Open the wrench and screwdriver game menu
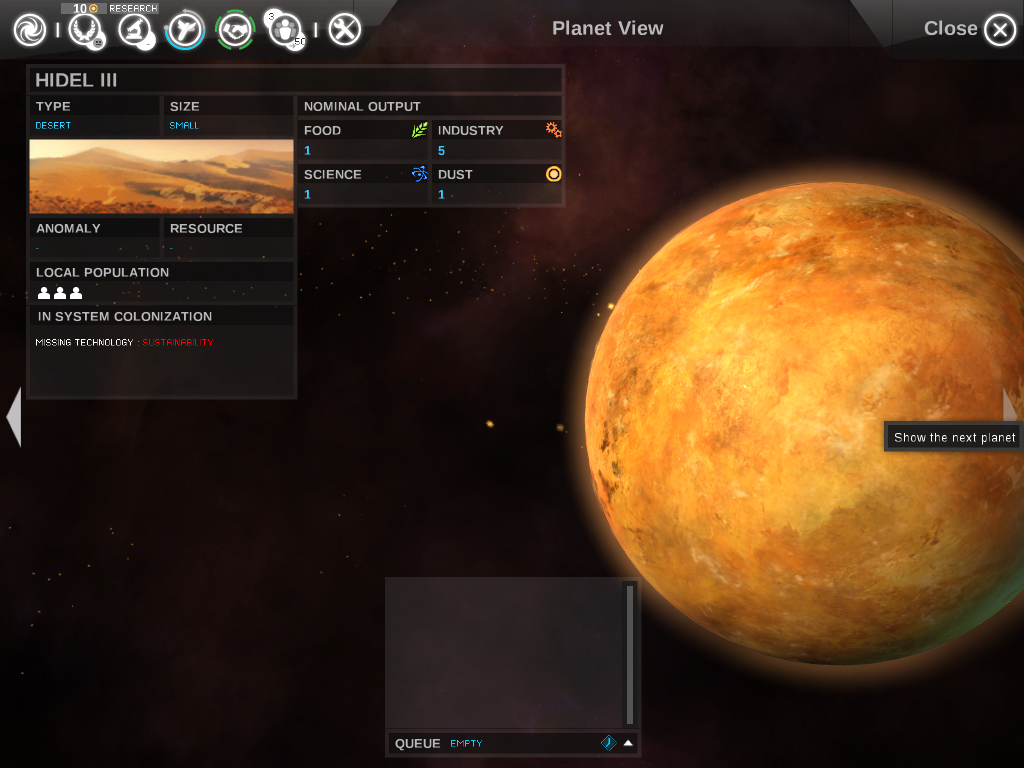Screen dimensions: 1024x768 tap(344, 30)
